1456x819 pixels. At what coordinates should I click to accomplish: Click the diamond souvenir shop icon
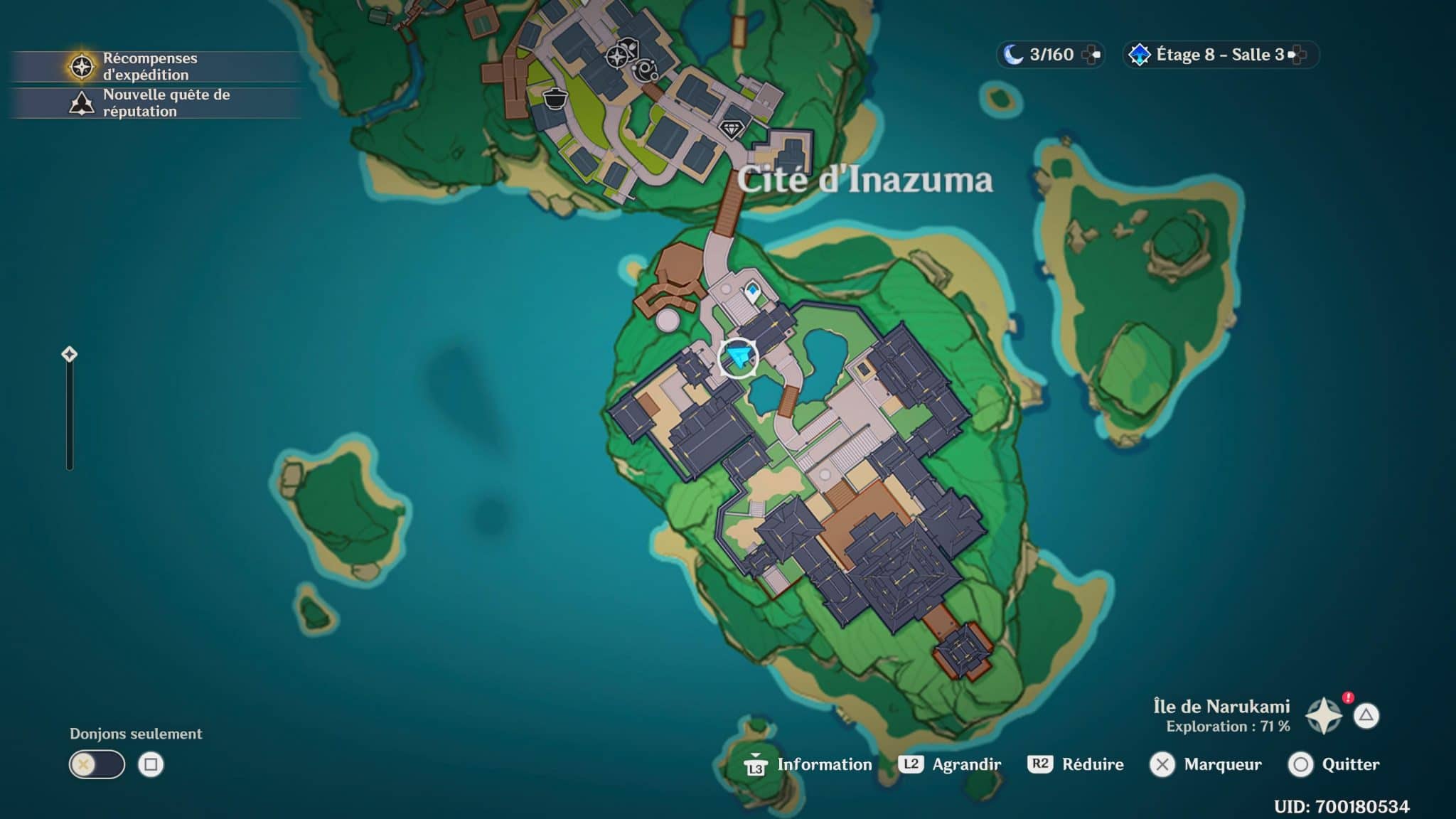[730, 129]
